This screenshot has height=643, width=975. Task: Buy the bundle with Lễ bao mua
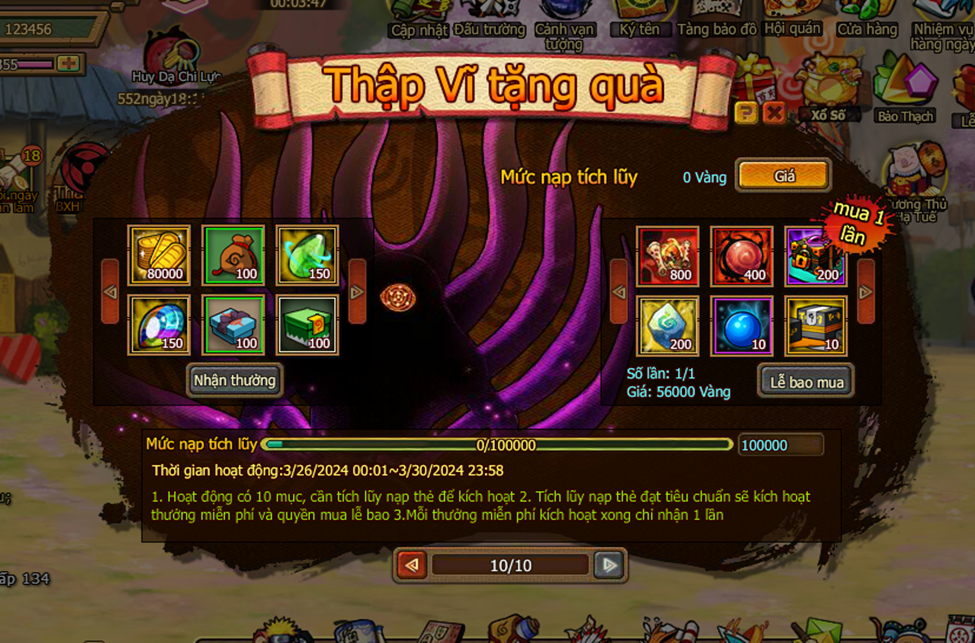[x=806, y=381]
